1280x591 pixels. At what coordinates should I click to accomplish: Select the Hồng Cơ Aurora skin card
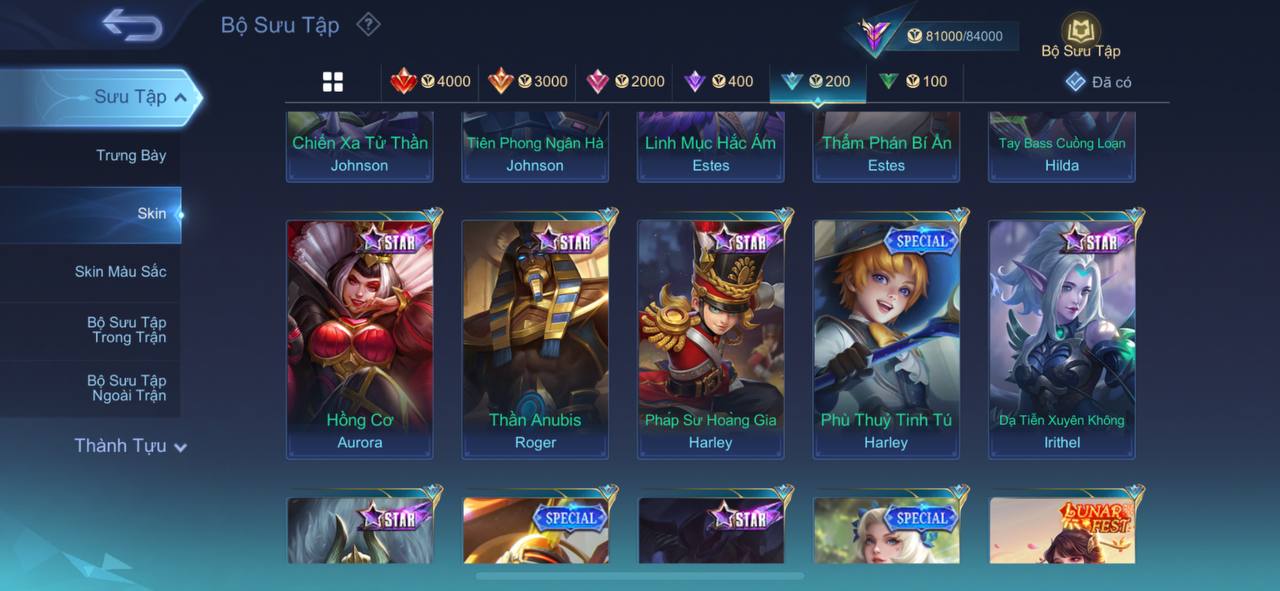pyautogui.click(x=360, y=339)
